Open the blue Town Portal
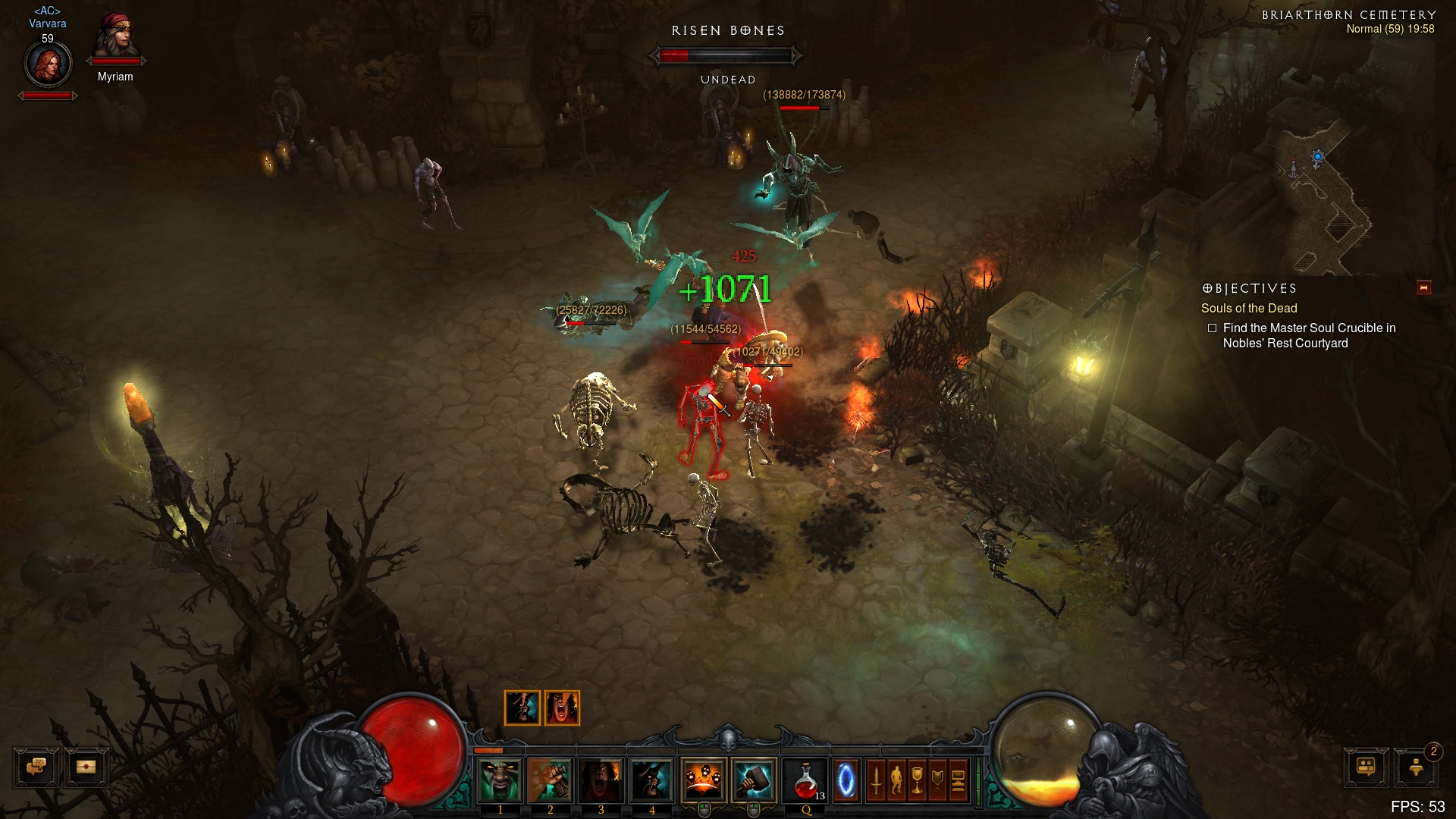This screenshot has width=1456, height=819. point(846,780)
